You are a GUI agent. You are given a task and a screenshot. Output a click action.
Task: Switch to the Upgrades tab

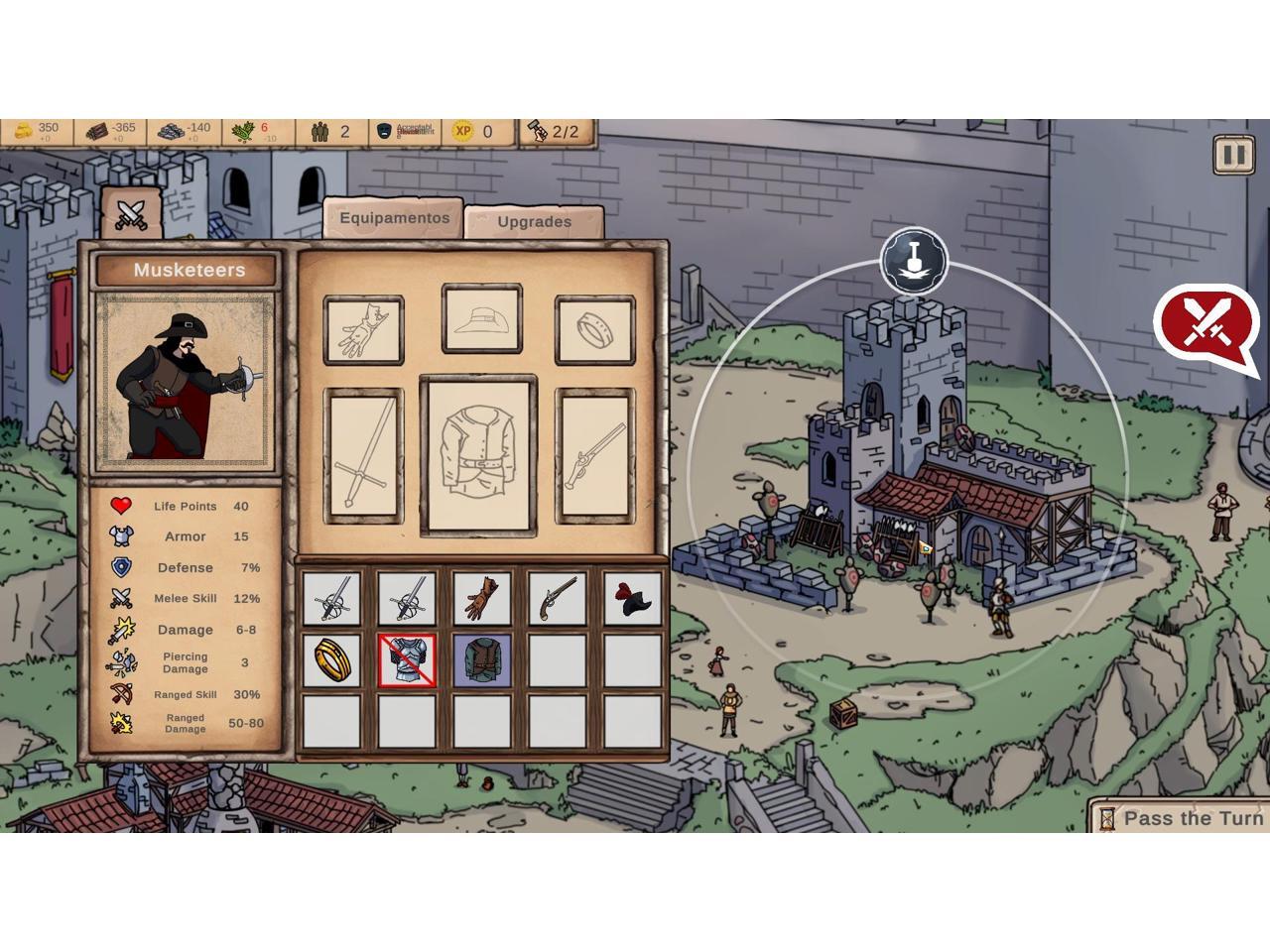tap(534, 221)
